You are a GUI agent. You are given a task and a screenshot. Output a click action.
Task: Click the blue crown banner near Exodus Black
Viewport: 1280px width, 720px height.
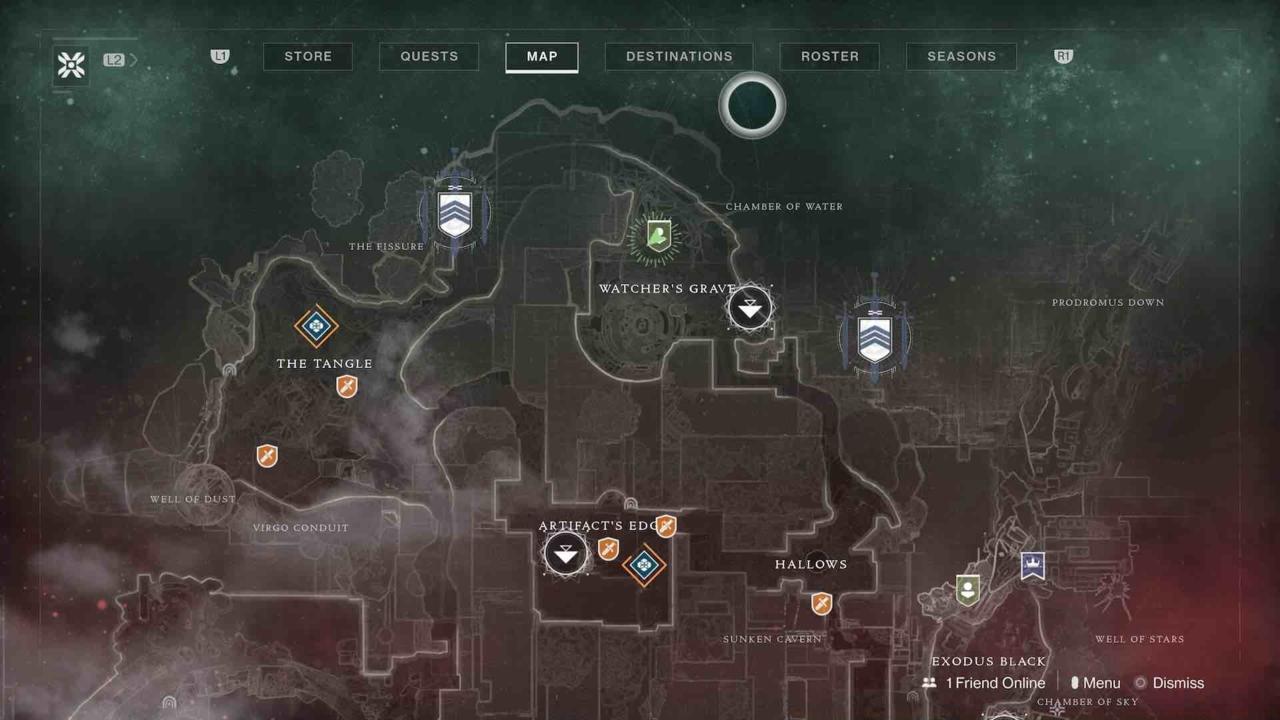click(x=1032, y=566)
